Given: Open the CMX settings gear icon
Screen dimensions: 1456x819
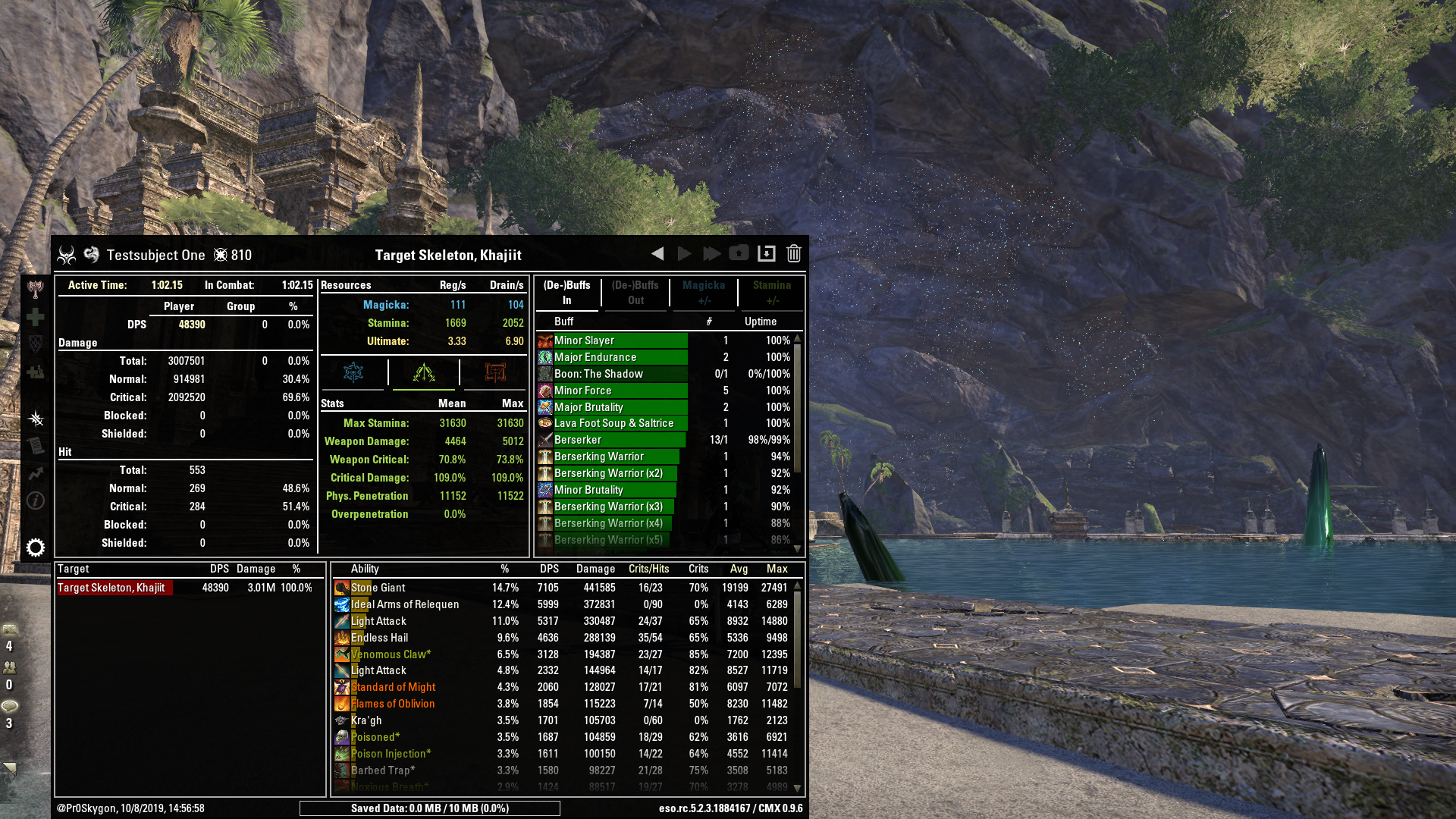Looking at the screenshot, I should pos(35,548).
